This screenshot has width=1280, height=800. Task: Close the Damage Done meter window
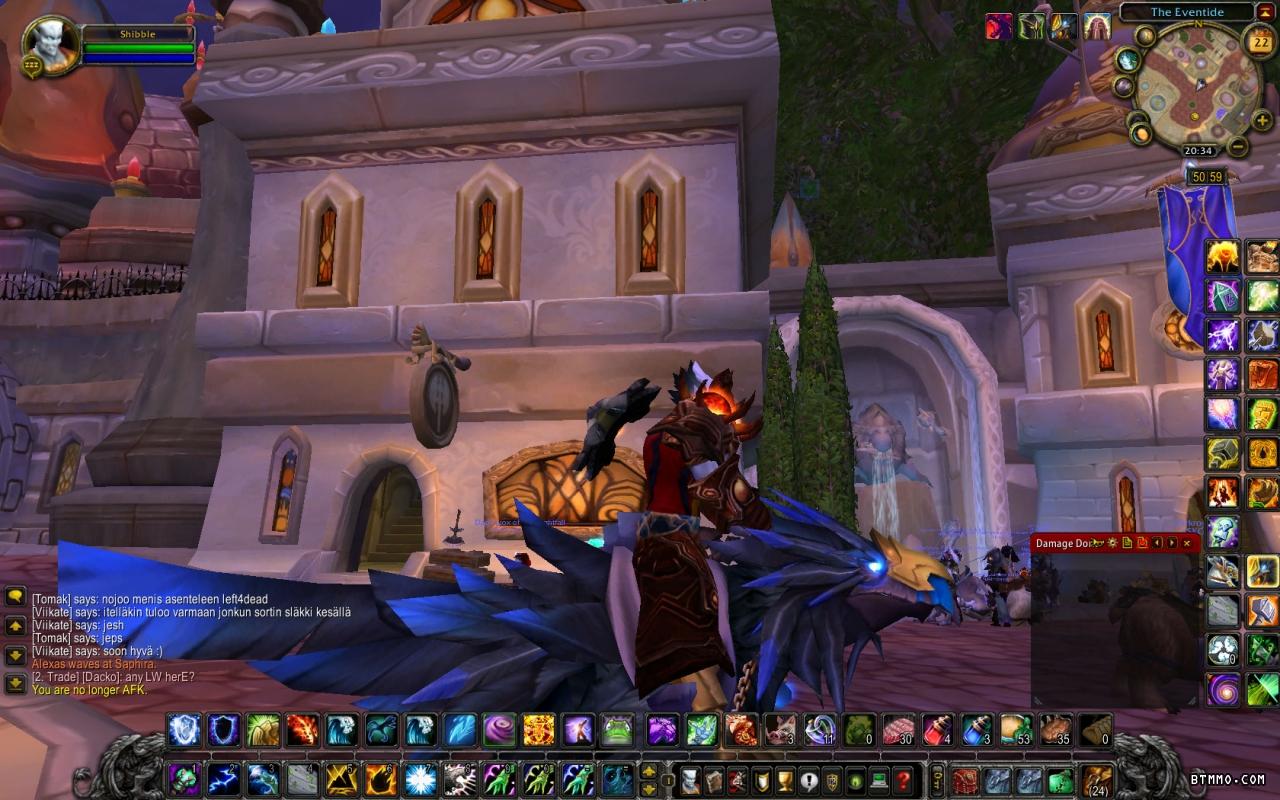pyautogui.click(x=1187, y=543)
